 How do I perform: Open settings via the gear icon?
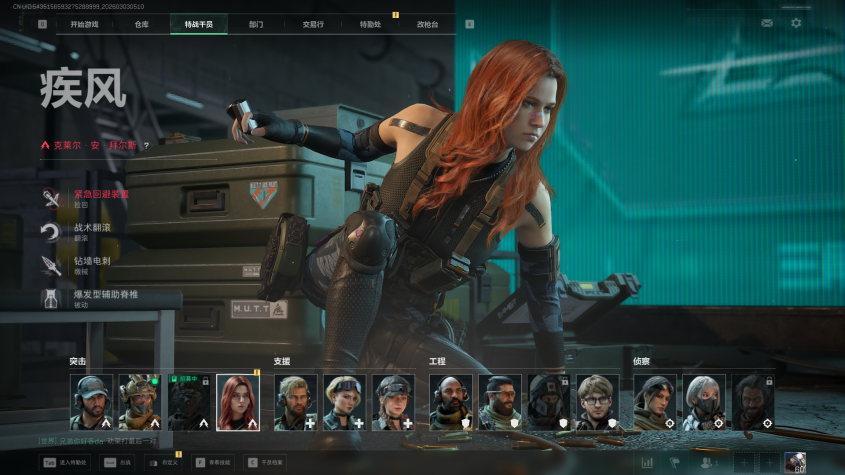pyautogui.click(x=796, y=22)
